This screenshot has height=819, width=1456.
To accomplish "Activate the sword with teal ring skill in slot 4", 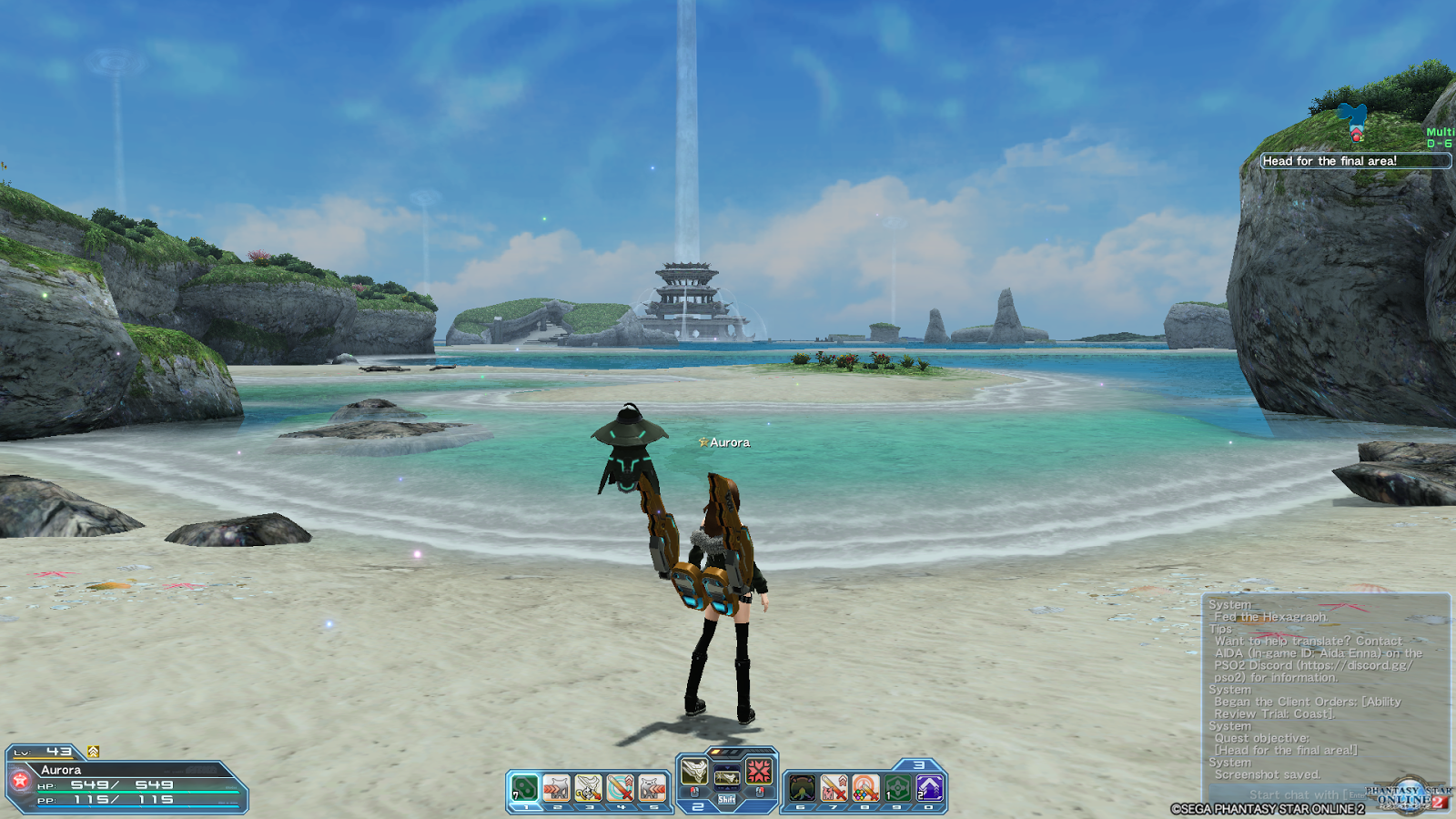I will [621, 788].
